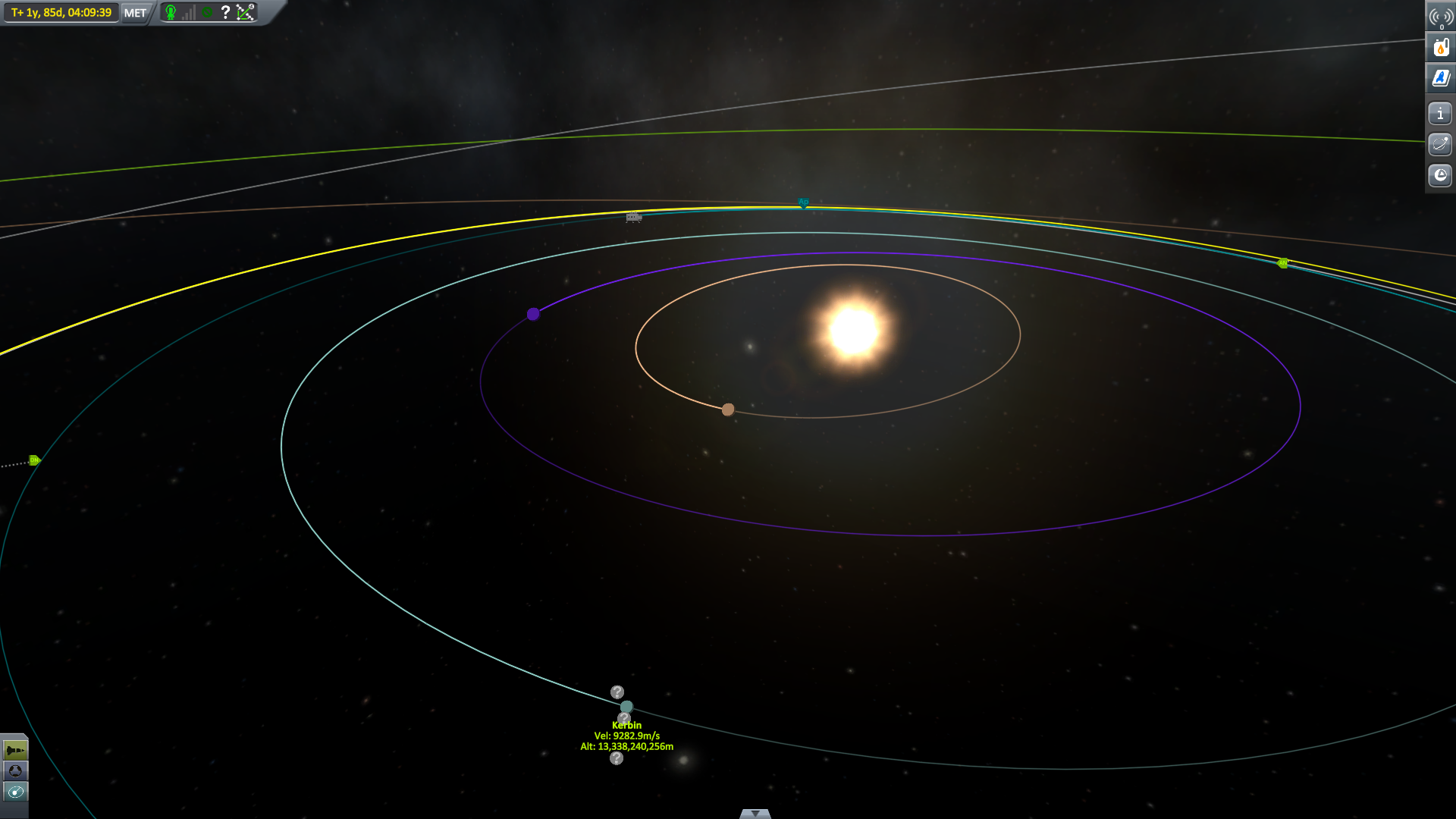Open the CommNet antenna signal toolbar button

[x=1440, y=17]
